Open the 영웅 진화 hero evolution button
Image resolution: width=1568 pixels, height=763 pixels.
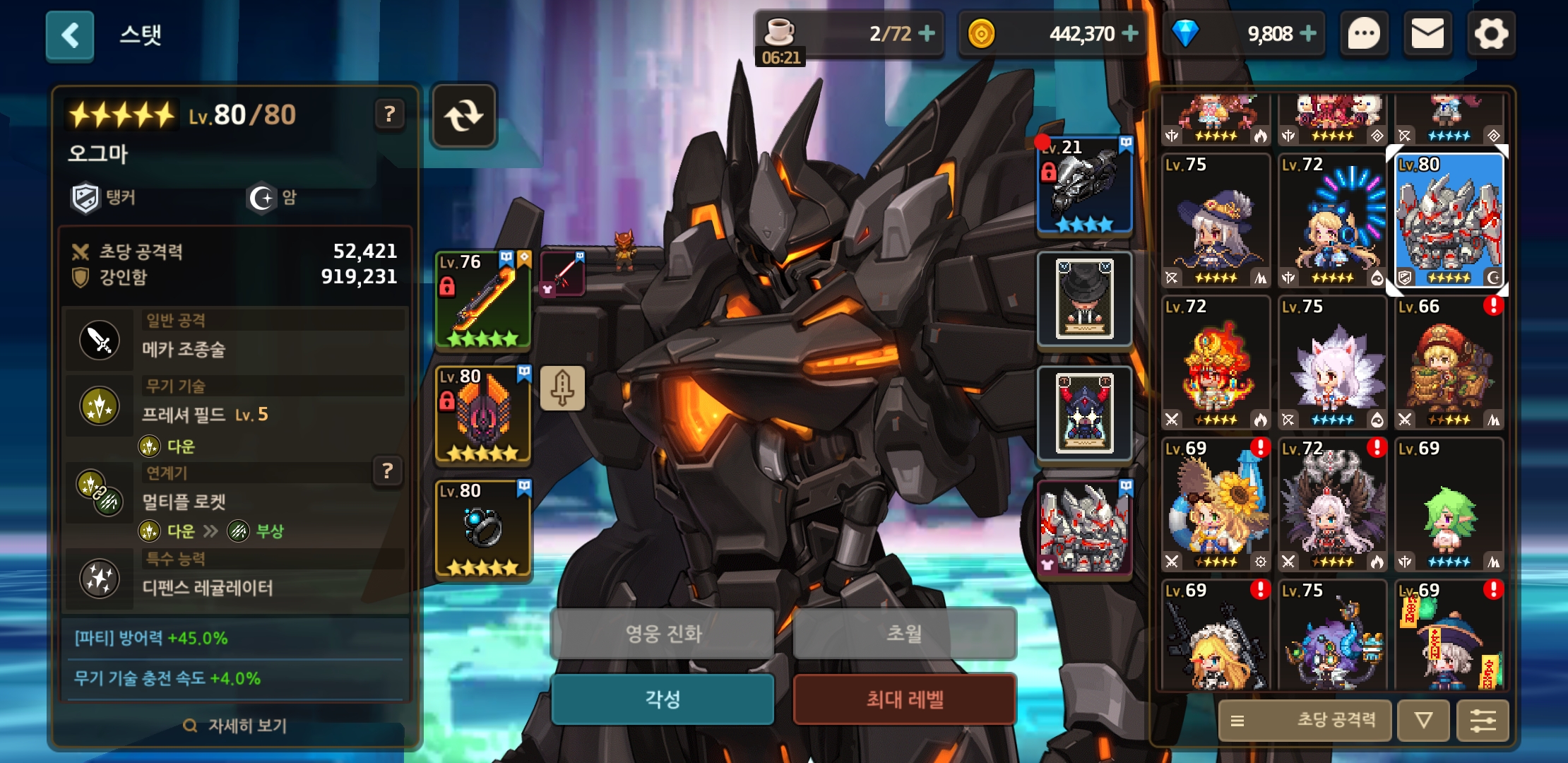point(663,634)
